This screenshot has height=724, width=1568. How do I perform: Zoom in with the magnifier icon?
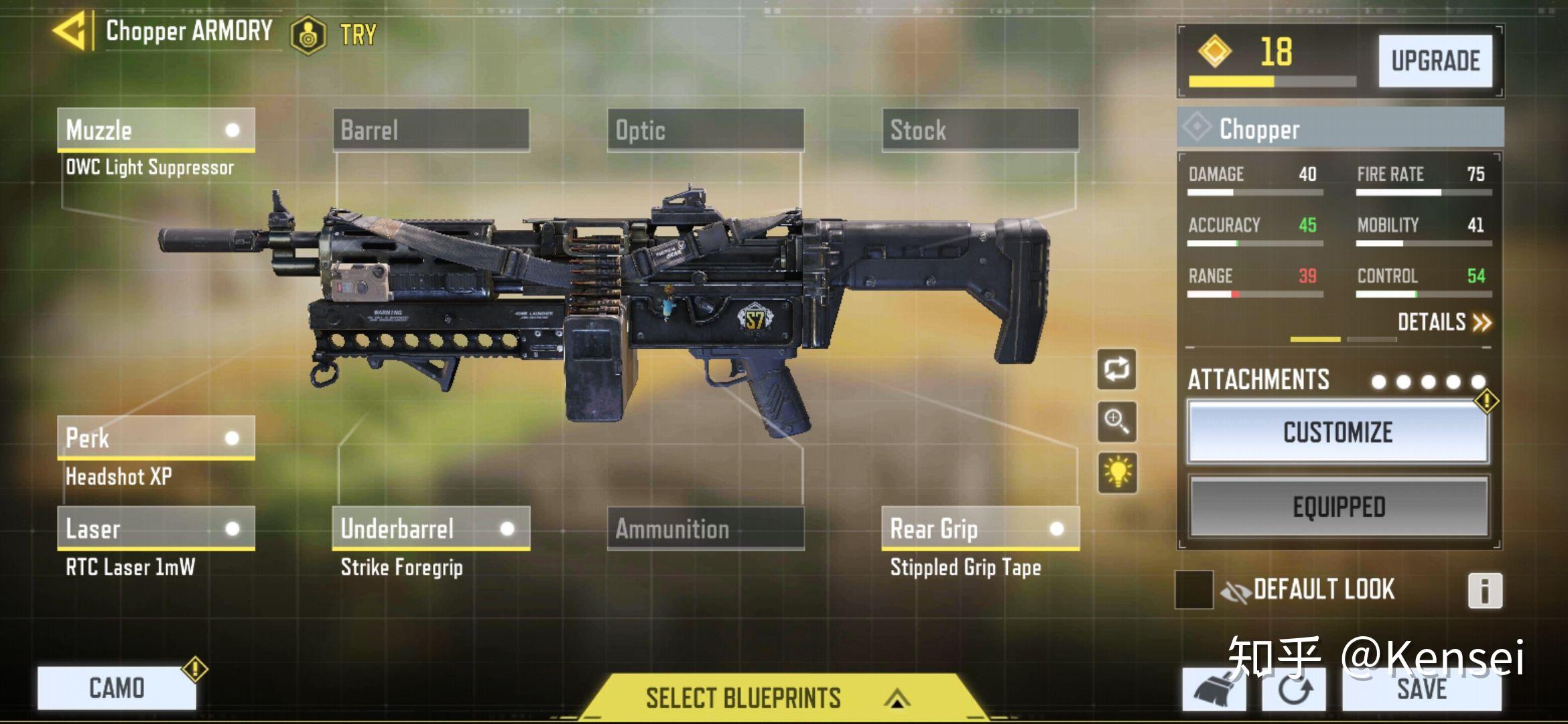click(1116, 422)
